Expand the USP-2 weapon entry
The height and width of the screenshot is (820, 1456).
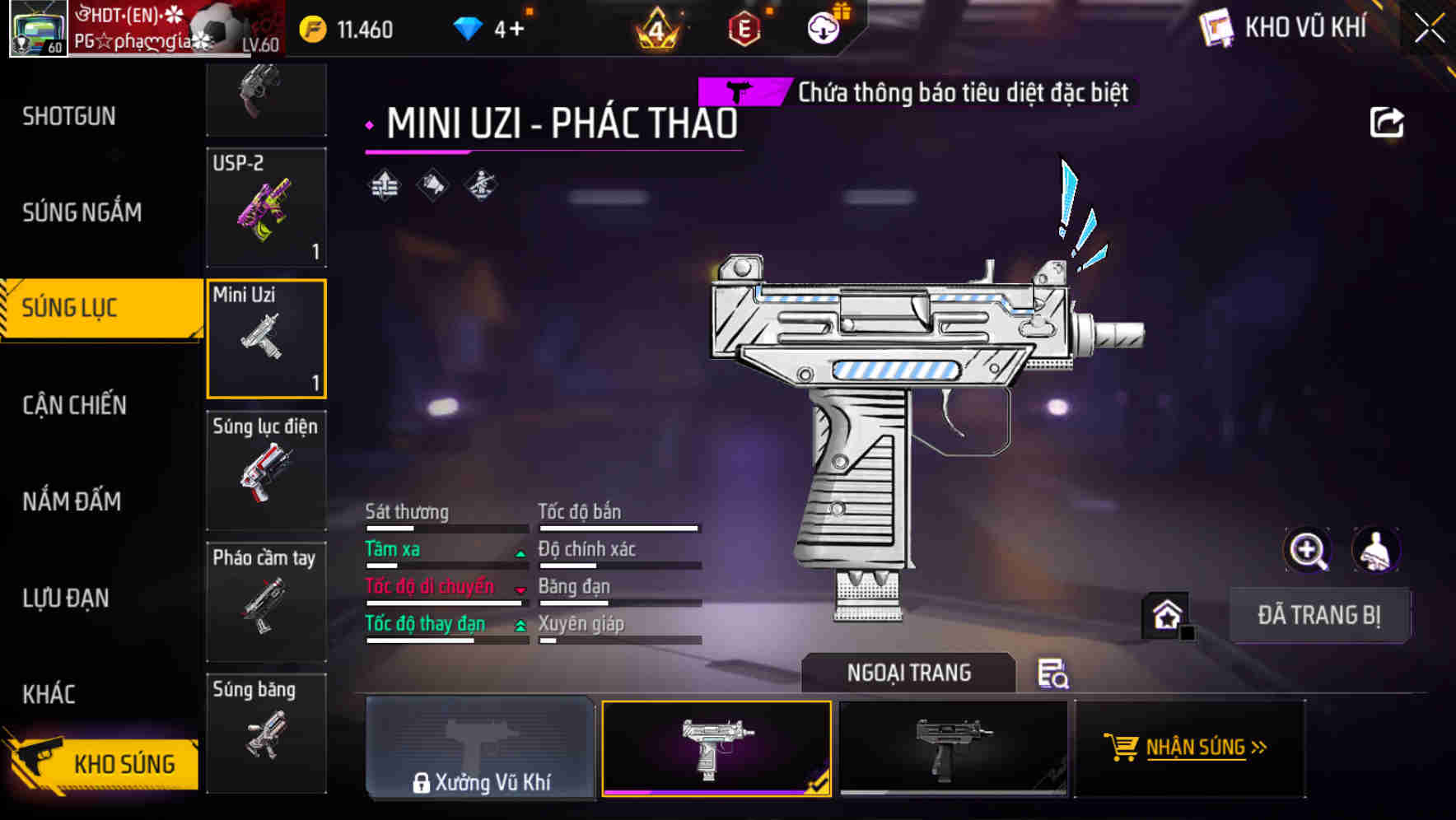point(265,206)
